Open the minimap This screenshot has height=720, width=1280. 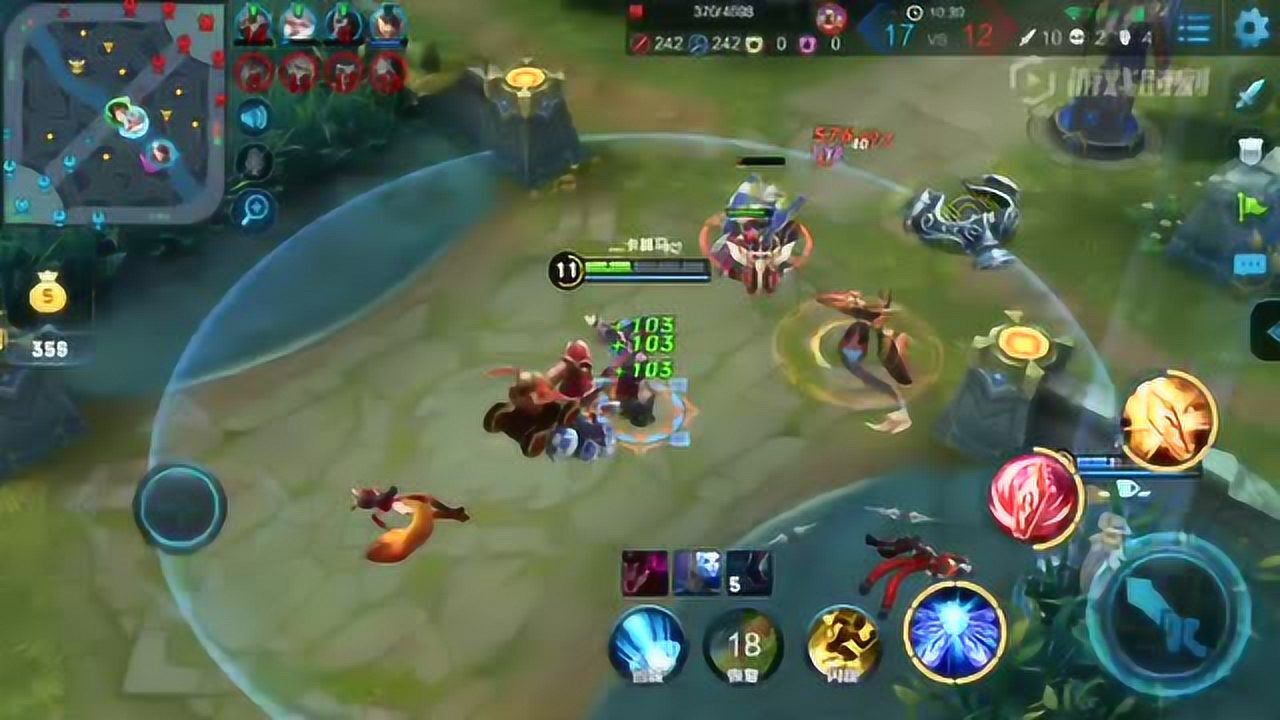point(114,110)
